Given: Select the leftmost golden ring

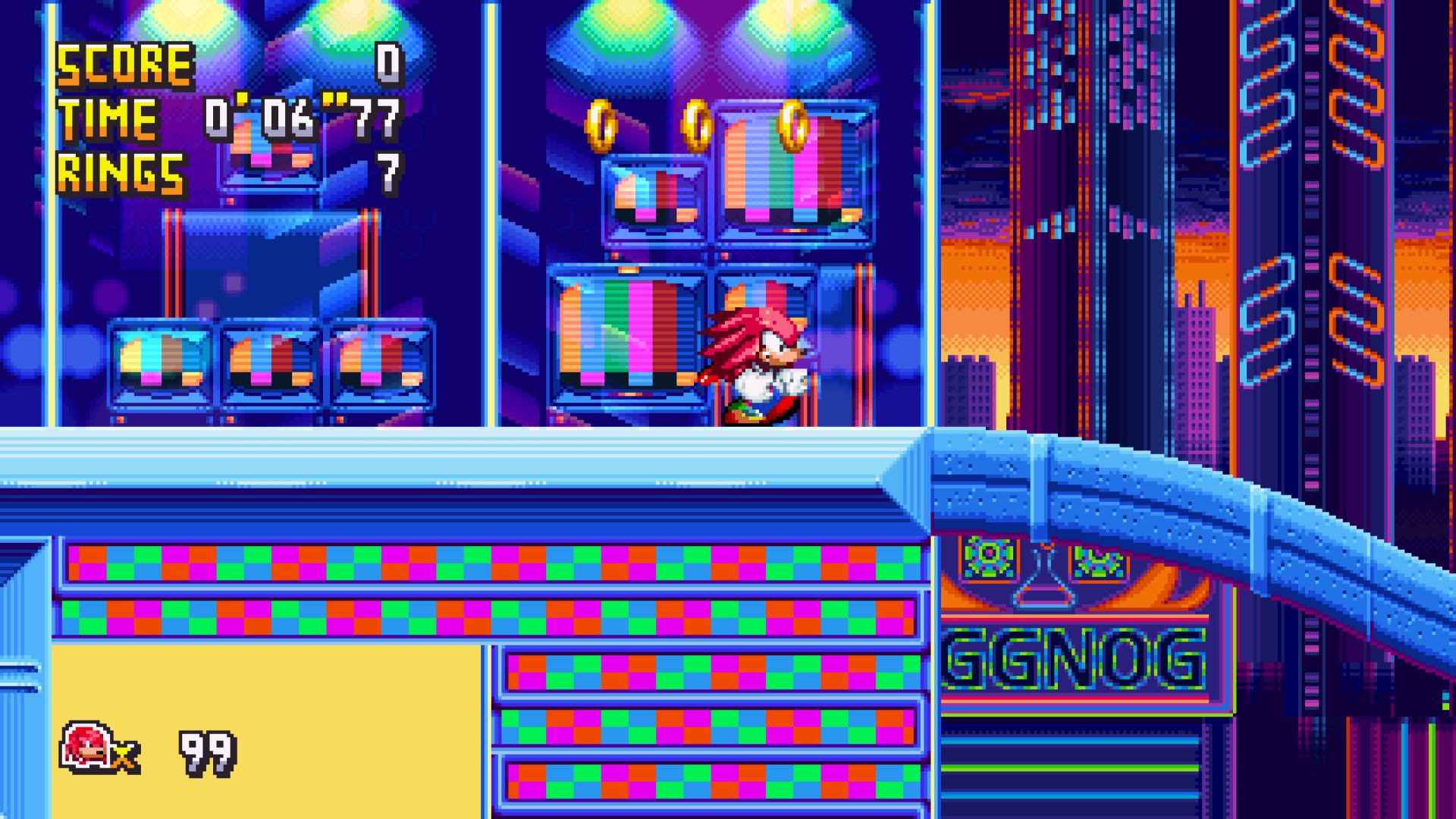Looking at the screenshot, I should pos(601,125).
